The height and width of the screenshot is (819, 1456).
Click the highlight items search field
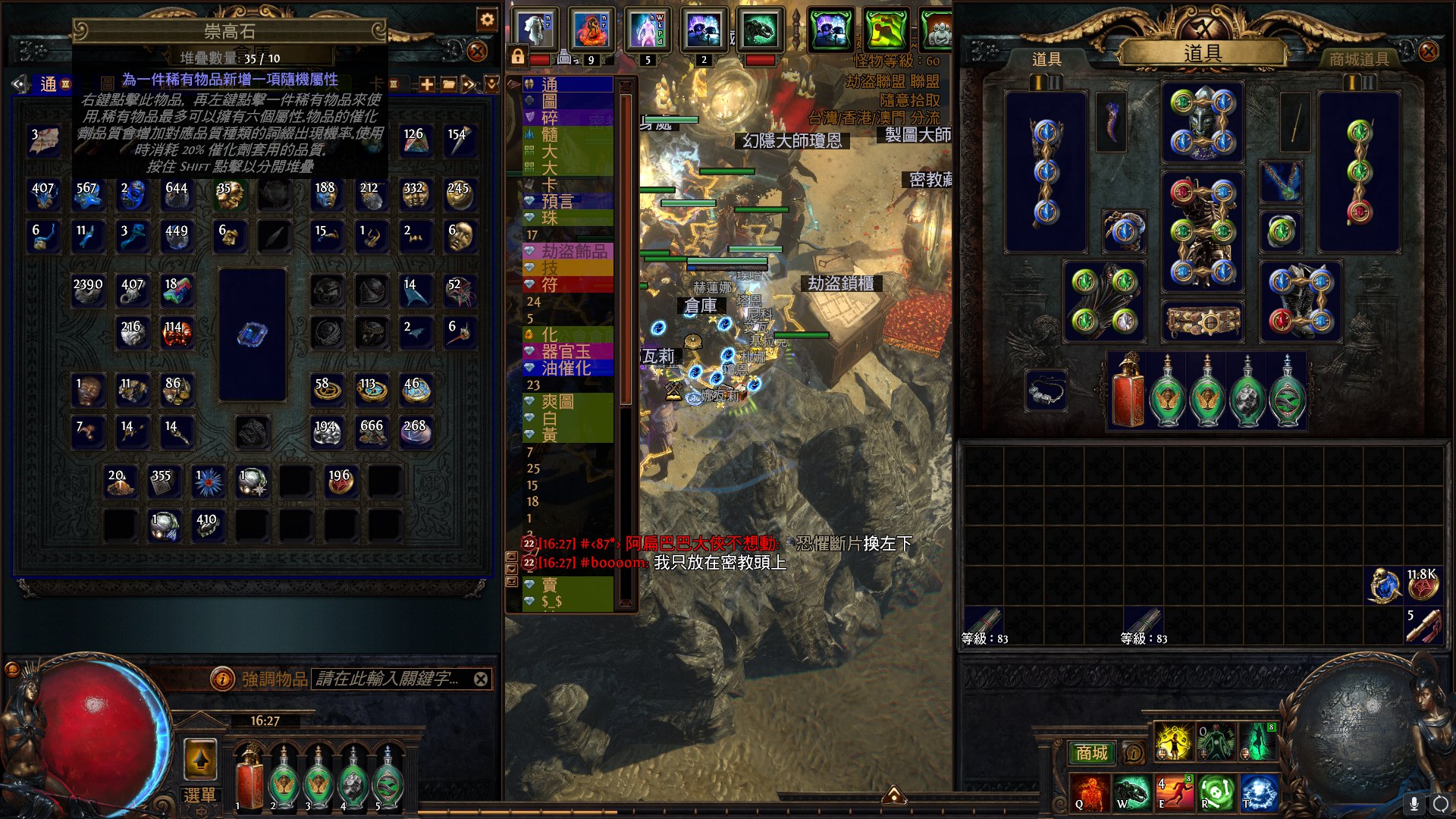(388, 679)
